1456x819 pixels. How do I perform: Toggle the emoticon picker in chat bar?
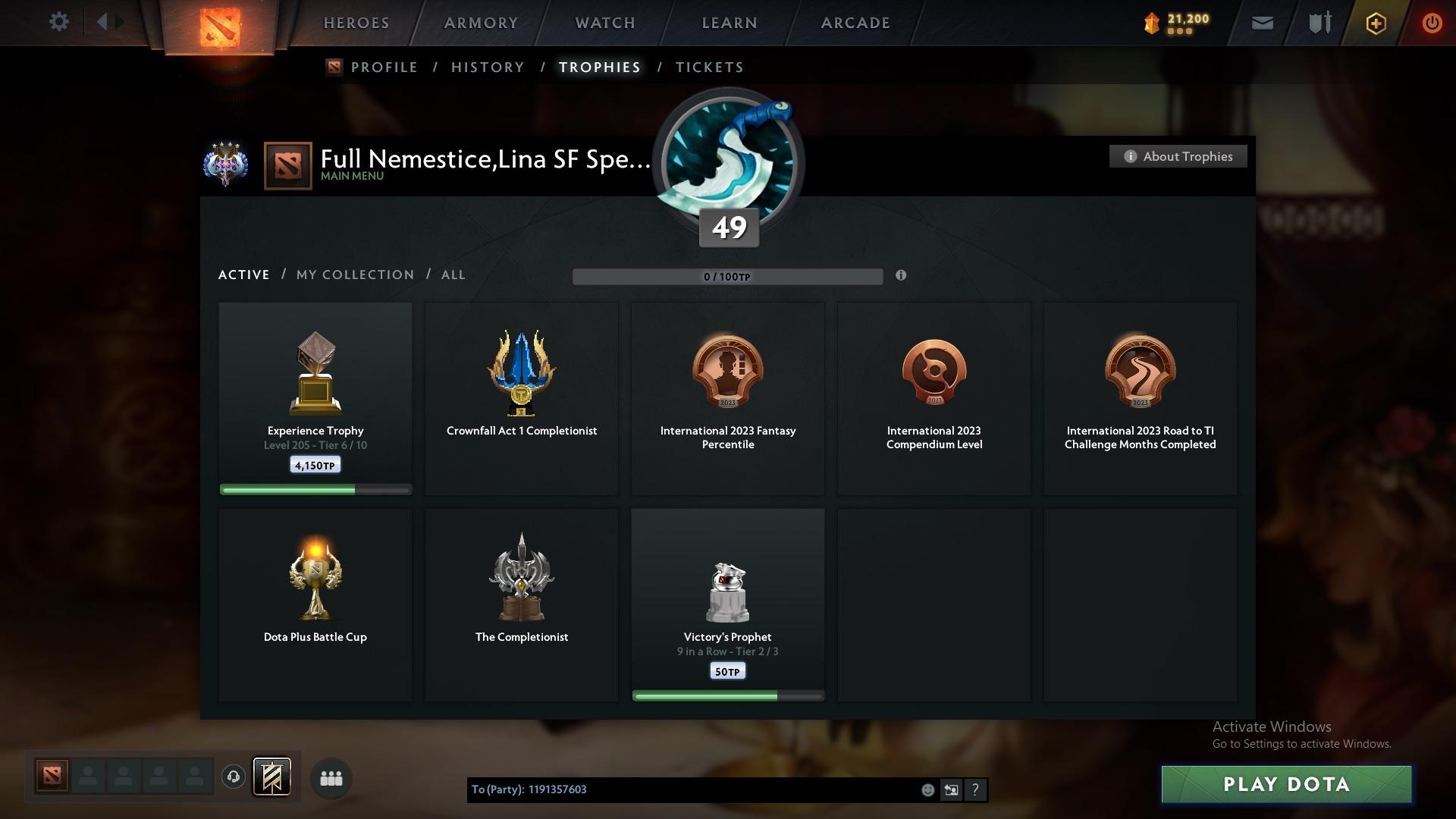[x=927, y=789]
